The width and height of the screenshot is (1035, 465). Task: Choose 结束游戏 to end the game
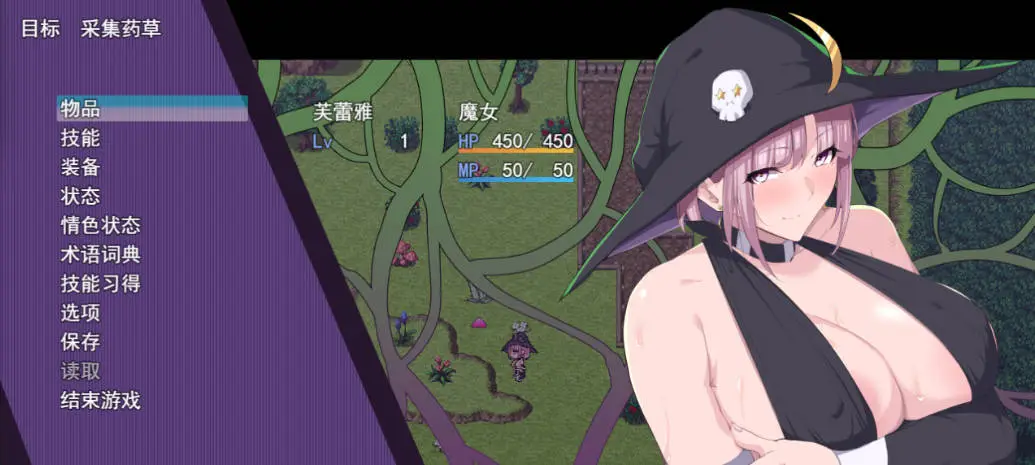(x=100, y=401)
